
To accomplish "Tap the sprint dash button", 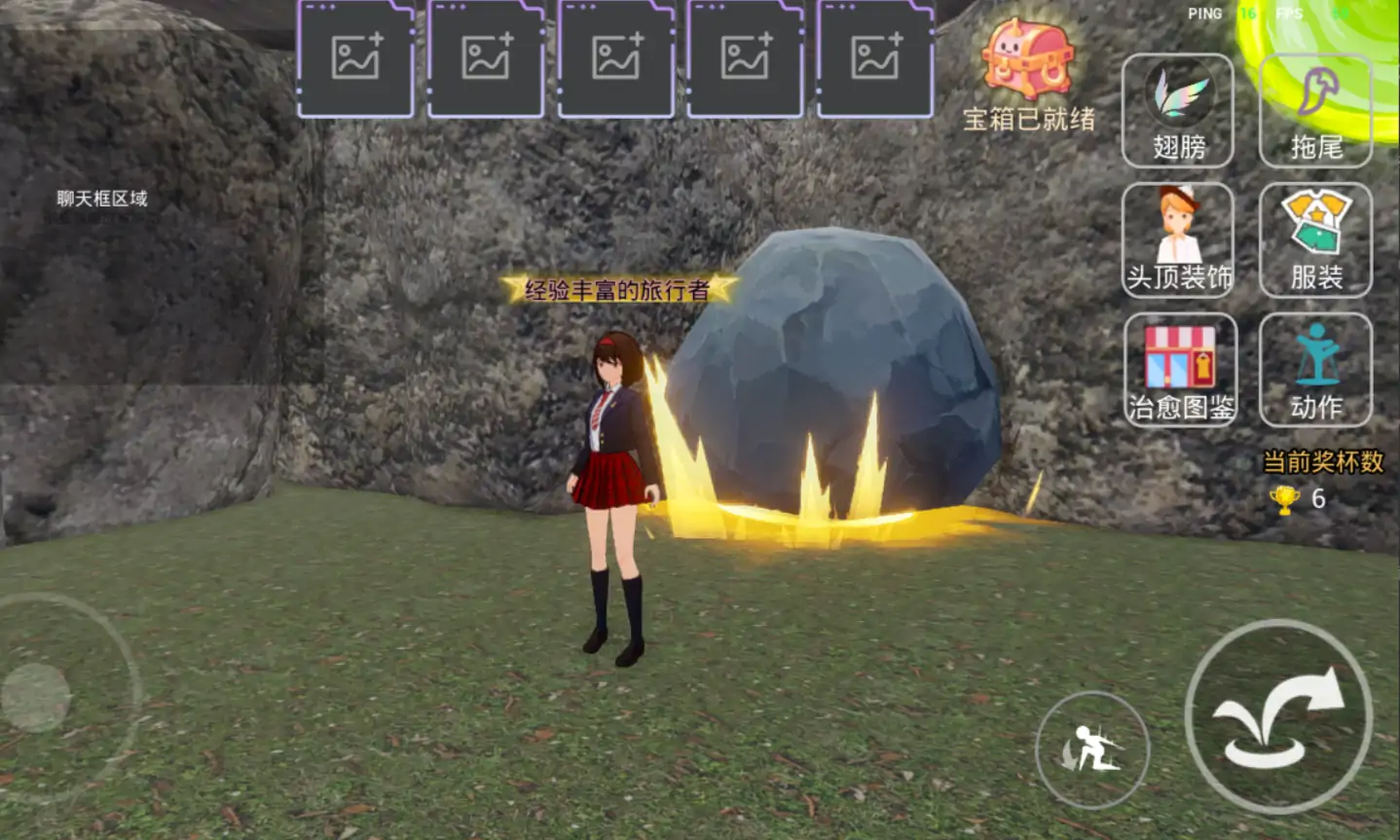I will [x=1092, y=749].
